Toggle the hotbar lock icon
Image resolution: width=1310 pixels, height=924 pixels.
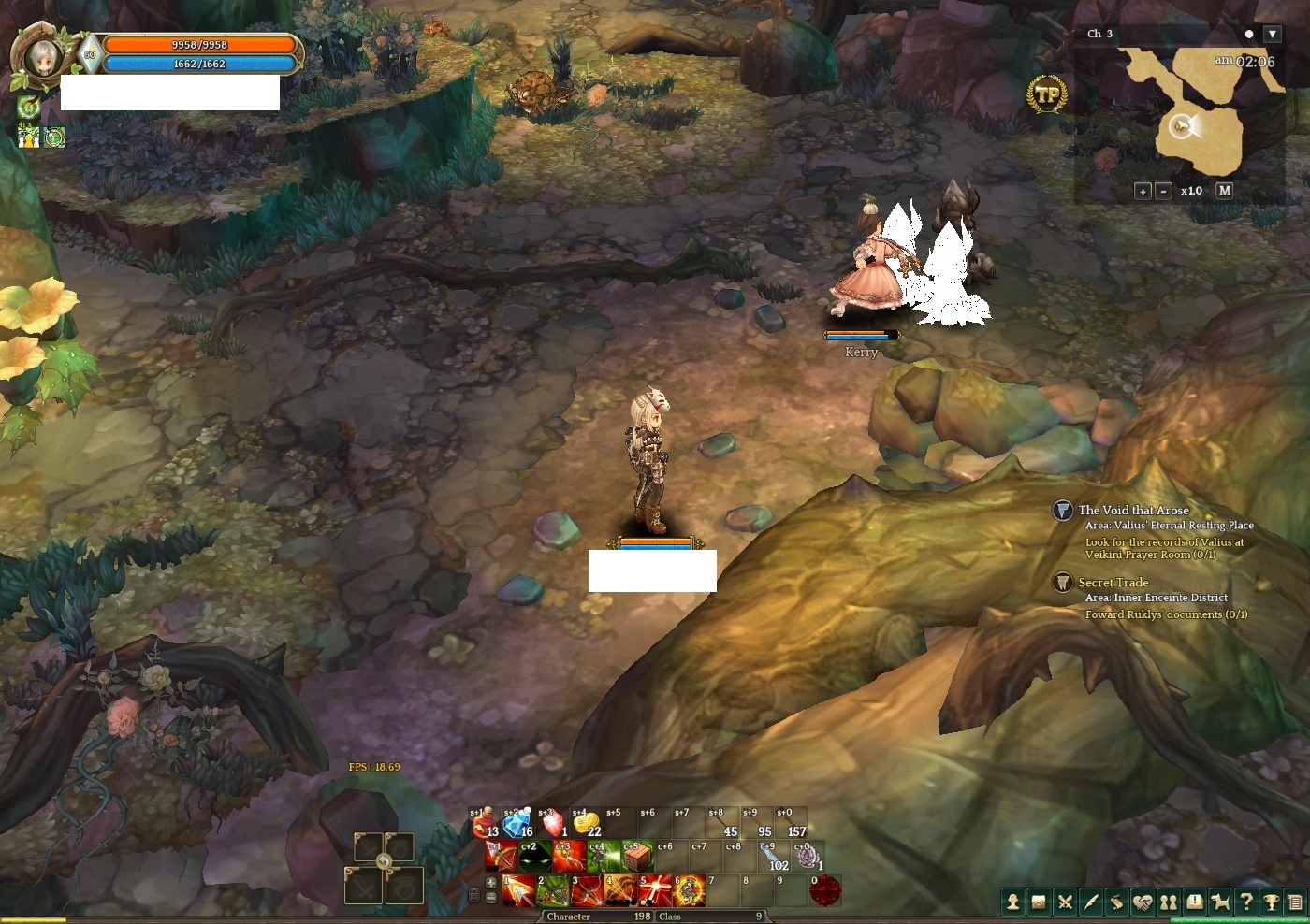coord(474,895)
